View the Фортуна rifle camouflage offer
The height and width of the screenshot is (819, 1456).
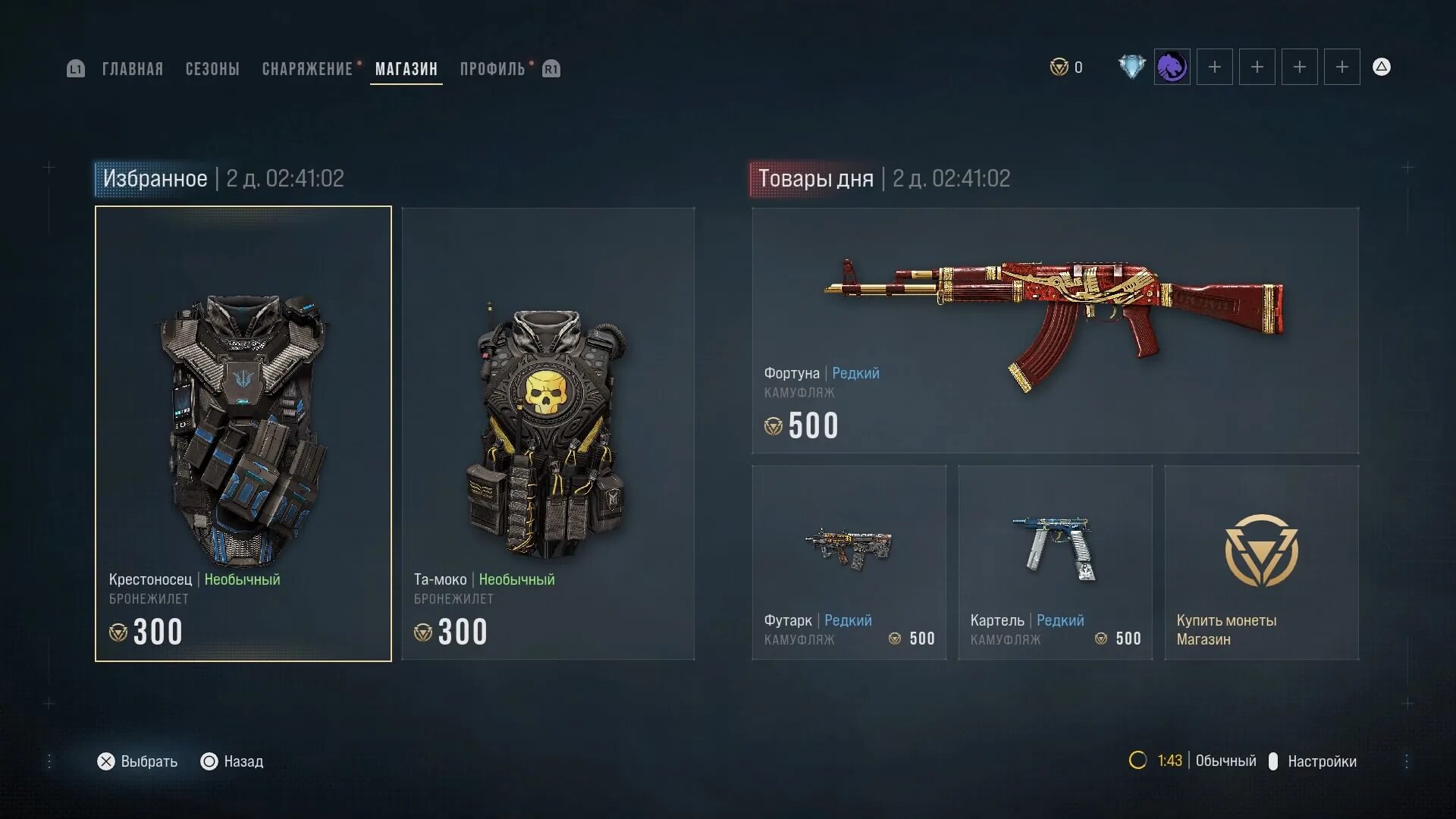pyautogui.click(x=1055, y=331)
